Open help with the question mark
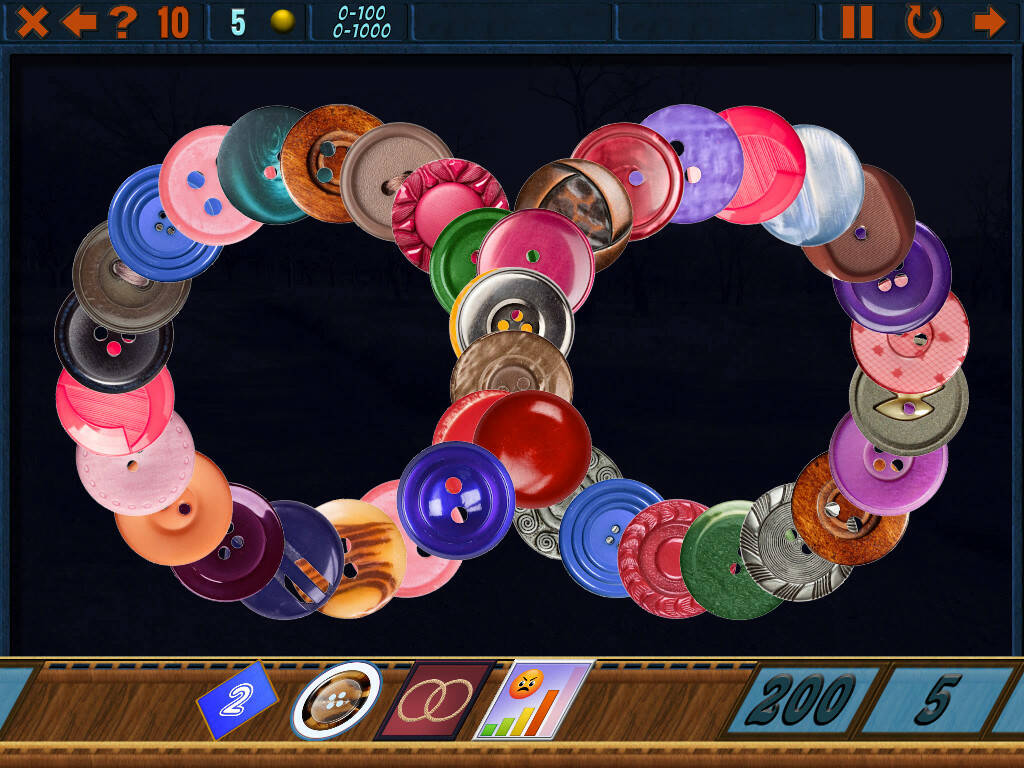 122,21
